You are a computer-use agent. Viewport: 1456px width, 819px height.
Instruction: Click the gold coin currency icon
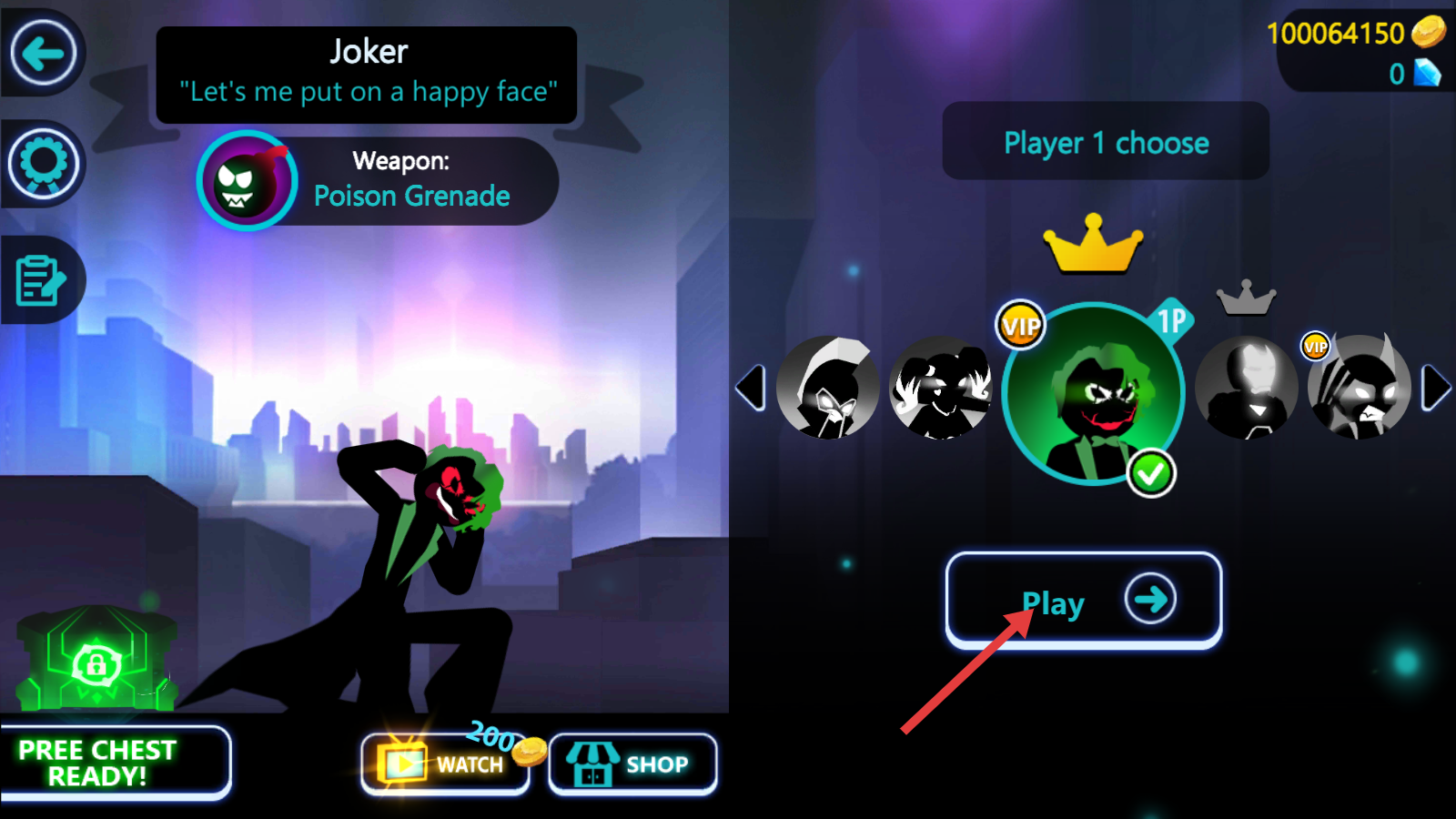(x=1428, y=32)
